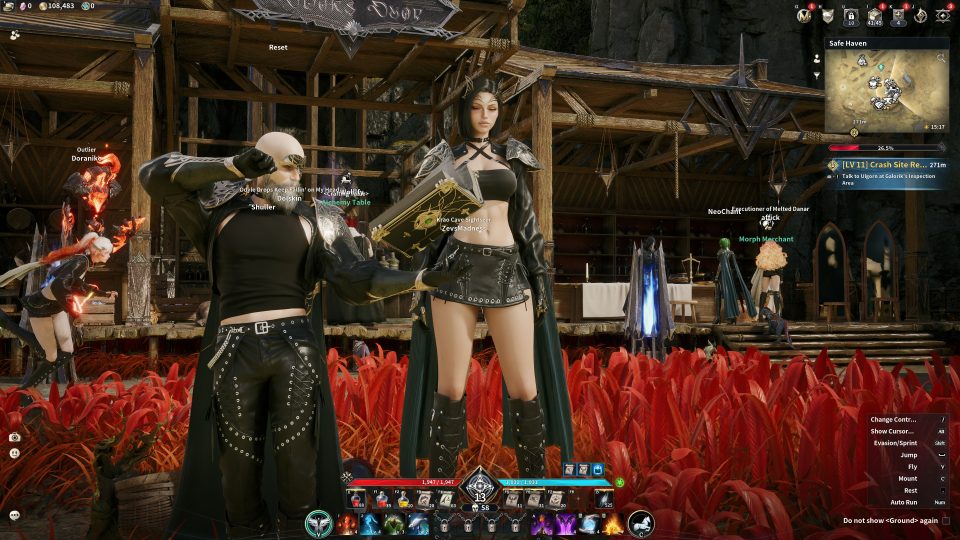Viewport: 960px width, 540px height.
Task: Open the inventory bag showing 41/45
Action: point(874,15)
